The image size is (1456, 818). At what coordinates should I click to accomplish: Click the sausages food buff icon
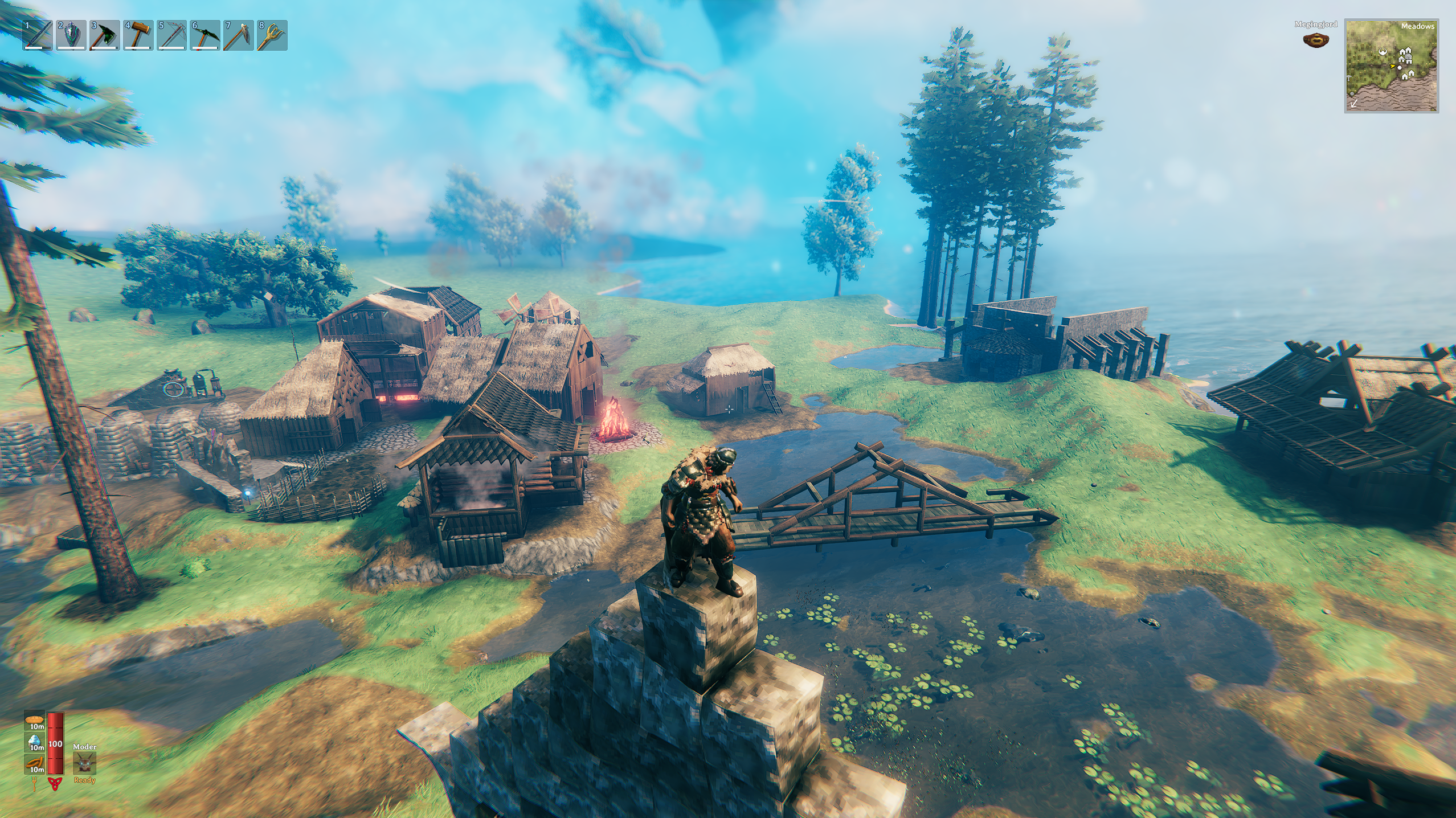point(35,763)
